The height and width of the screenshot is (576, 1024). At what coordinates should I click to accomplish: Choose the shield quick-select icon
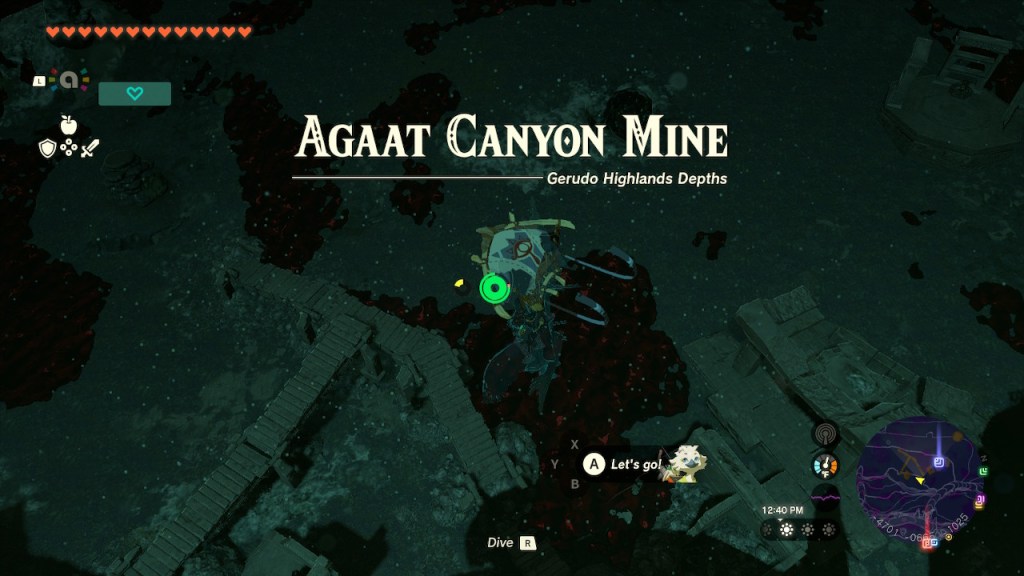[x=46, y=148]
